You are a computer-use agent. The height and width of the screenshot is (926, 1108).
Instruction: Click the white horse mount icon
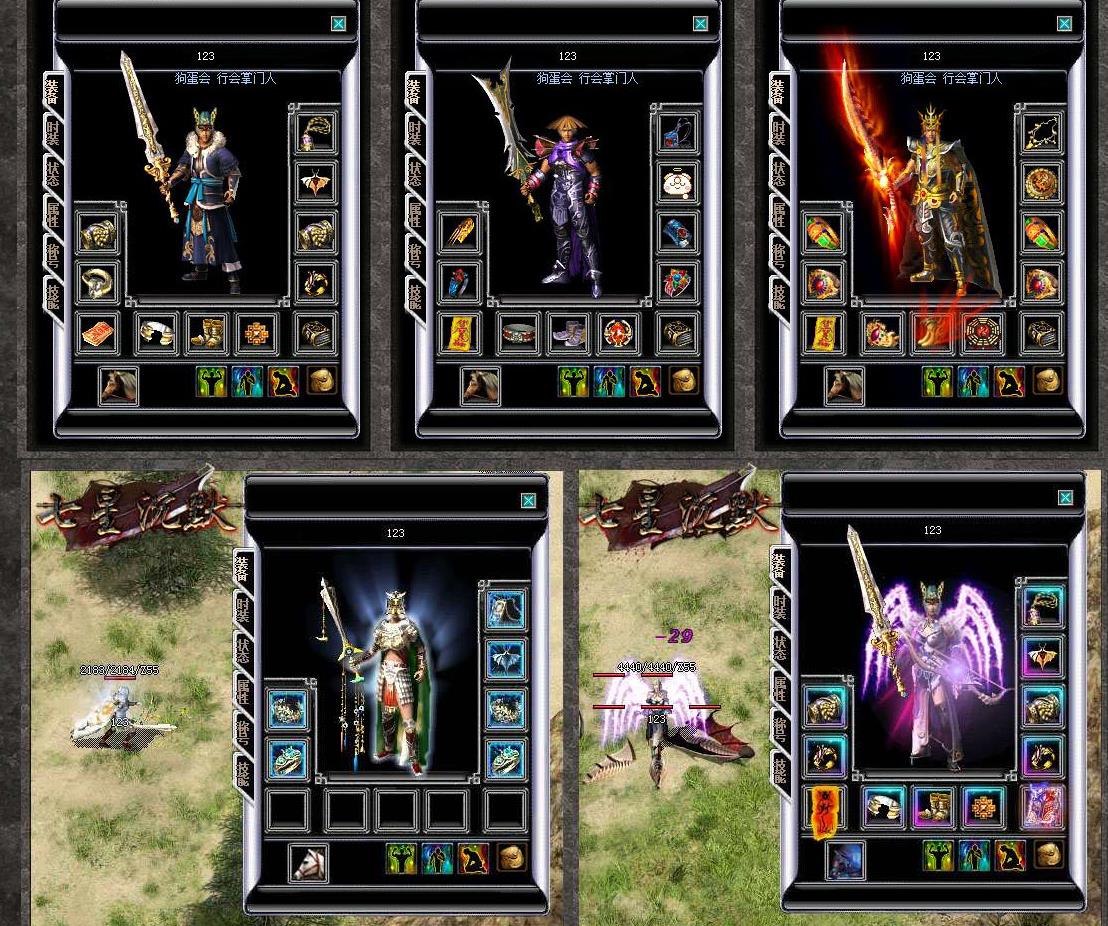[x=308, y=862]
